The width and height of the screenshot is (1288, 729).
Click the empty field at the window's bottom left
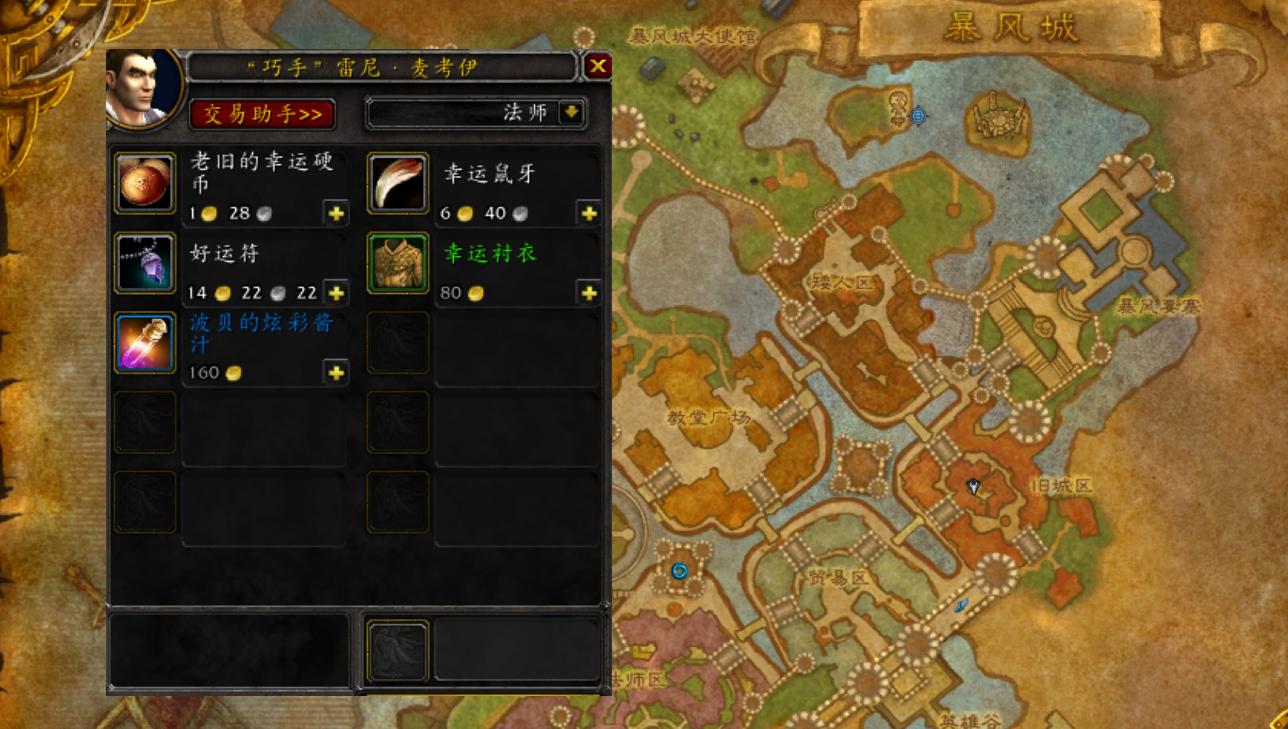230,649
